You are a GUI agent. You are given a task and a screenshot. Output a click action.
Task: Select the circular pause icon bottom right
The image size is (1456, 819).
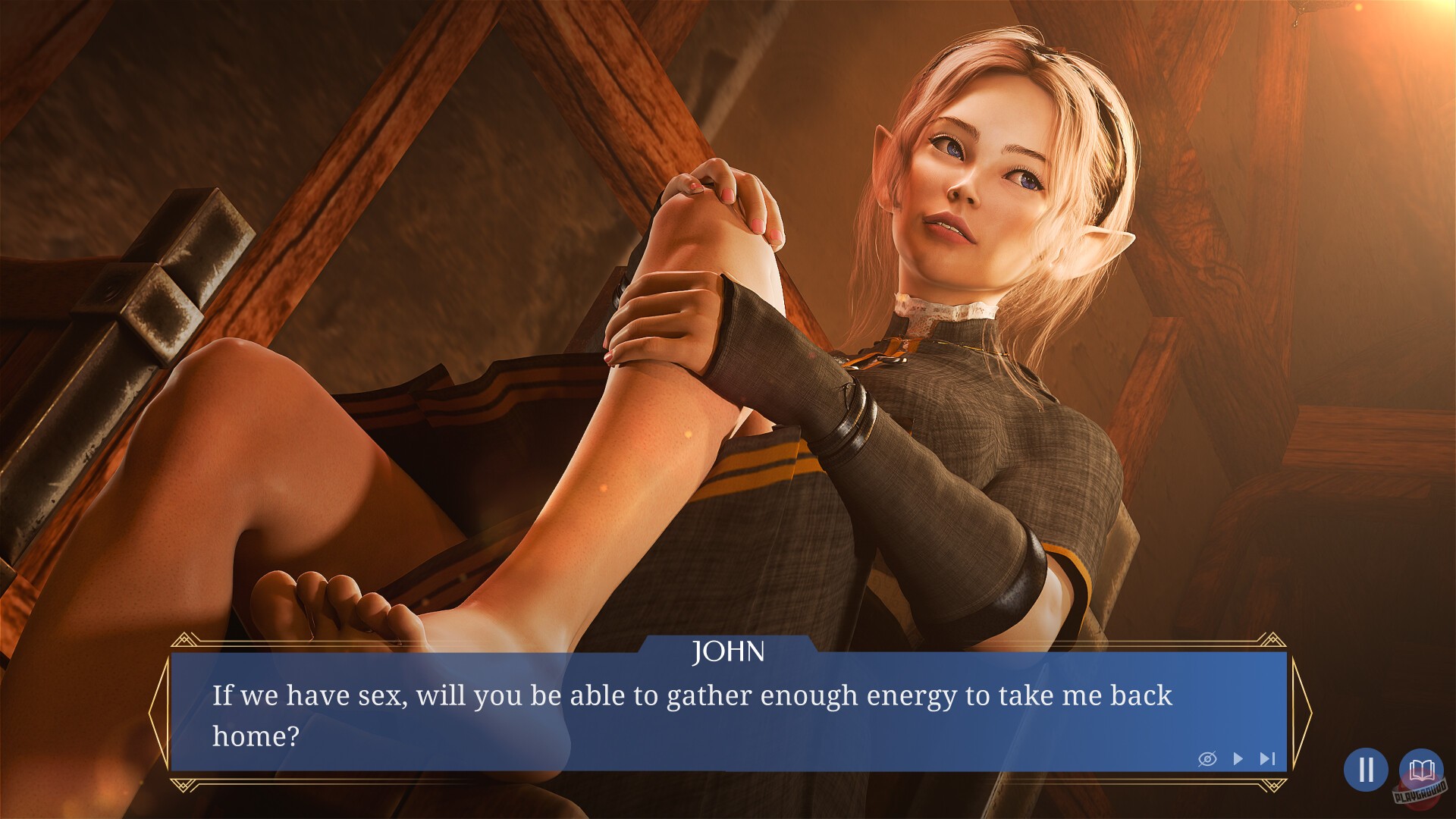[x=1366, y=770]
